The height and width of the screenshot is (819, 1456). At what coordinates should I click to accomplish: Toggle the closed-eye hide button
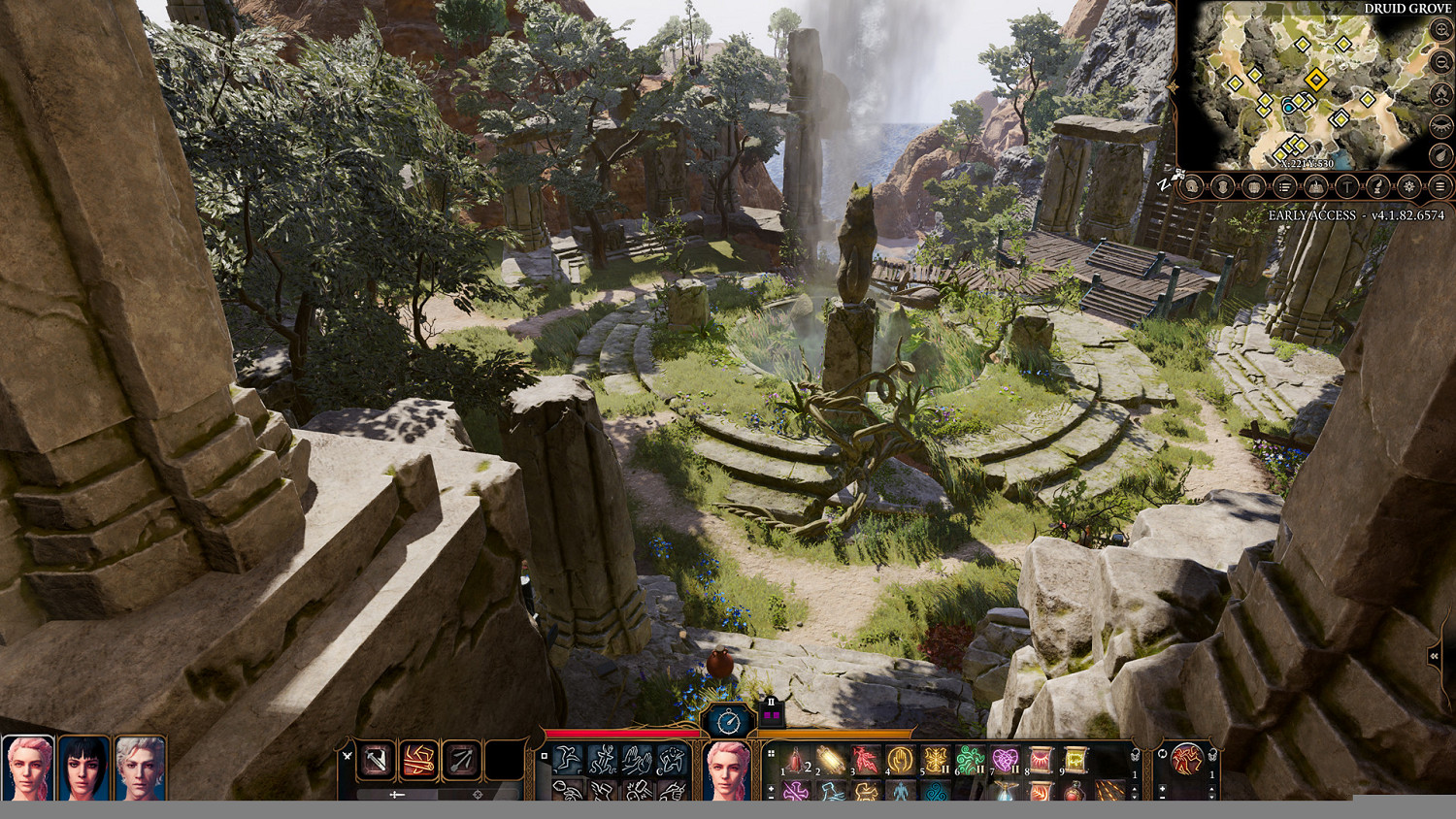tap(1441, 126)
